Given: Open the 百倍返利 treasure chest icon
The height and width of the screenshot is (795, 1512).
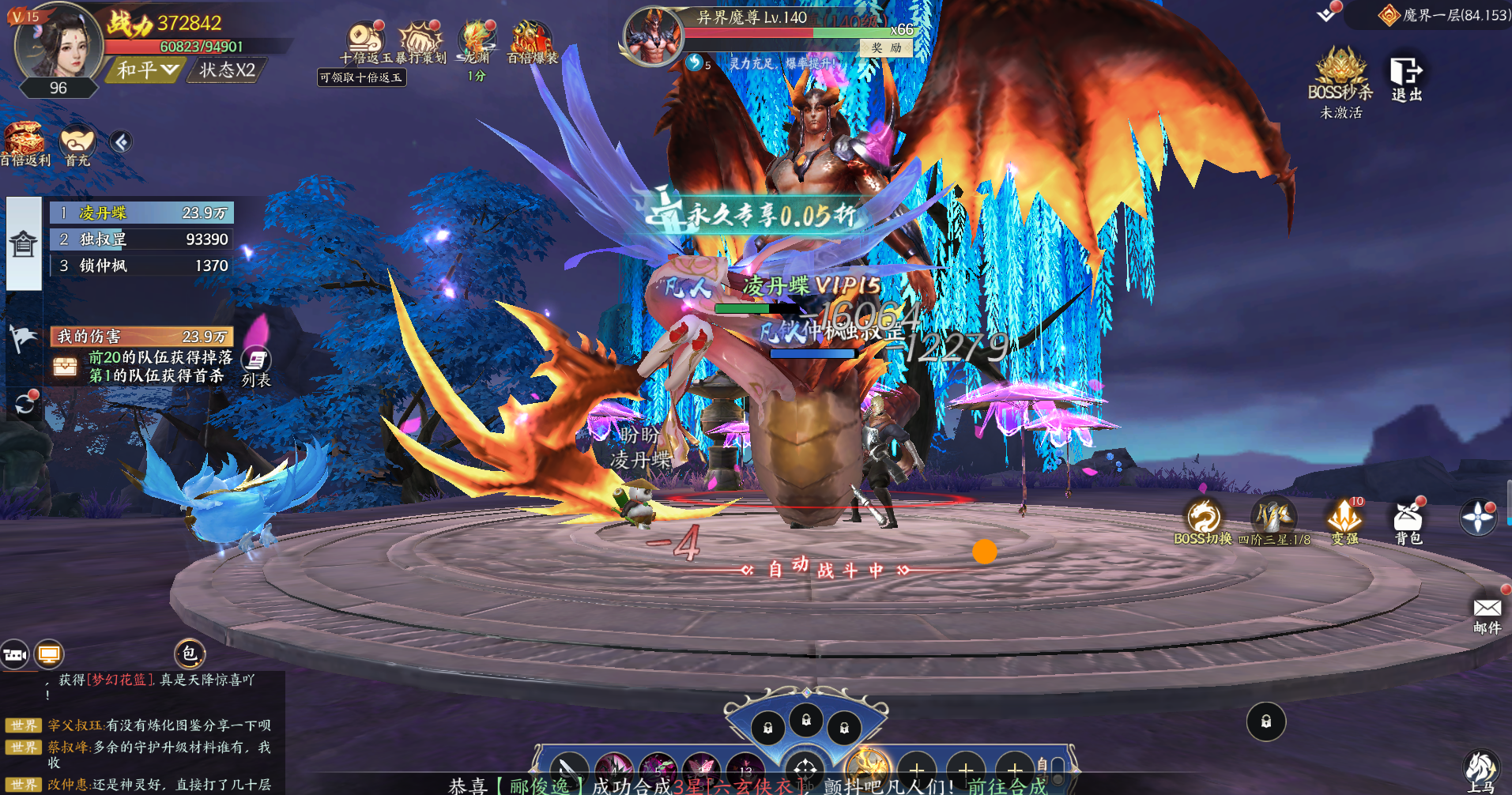Looking at the screenshot, I should tap(24, 143).
